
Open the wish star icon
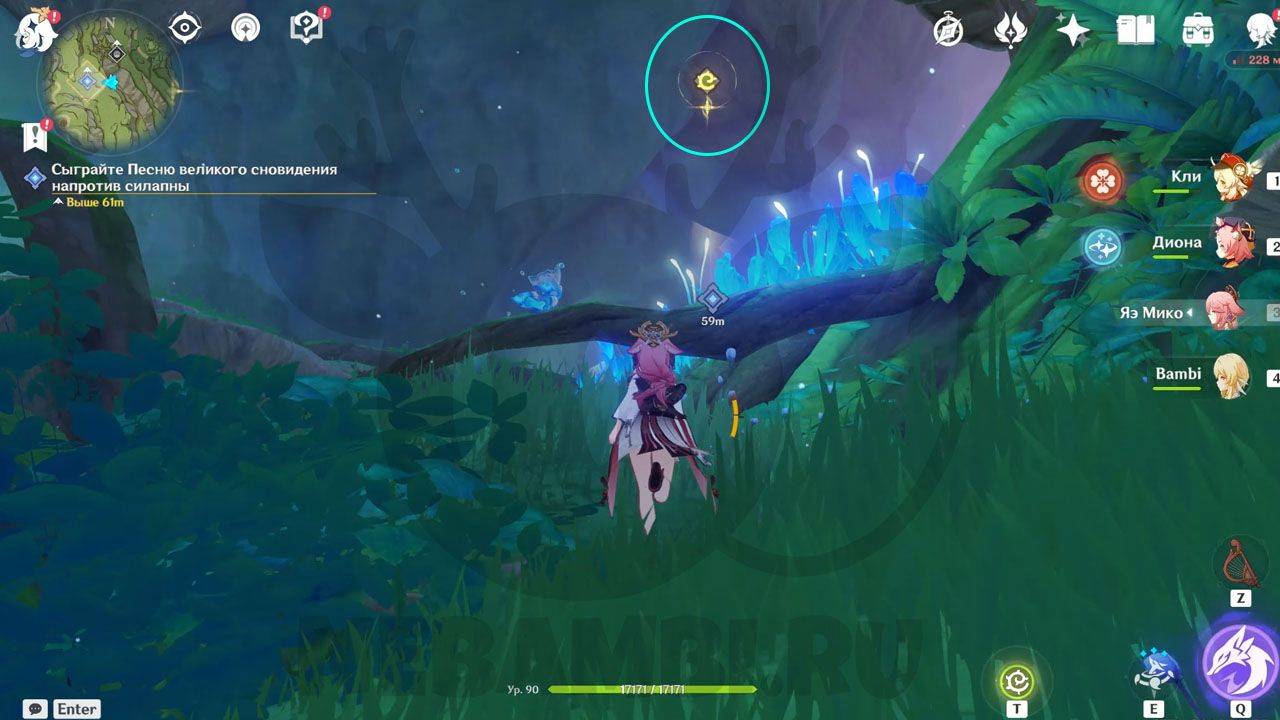click(x=1073, y=30)
